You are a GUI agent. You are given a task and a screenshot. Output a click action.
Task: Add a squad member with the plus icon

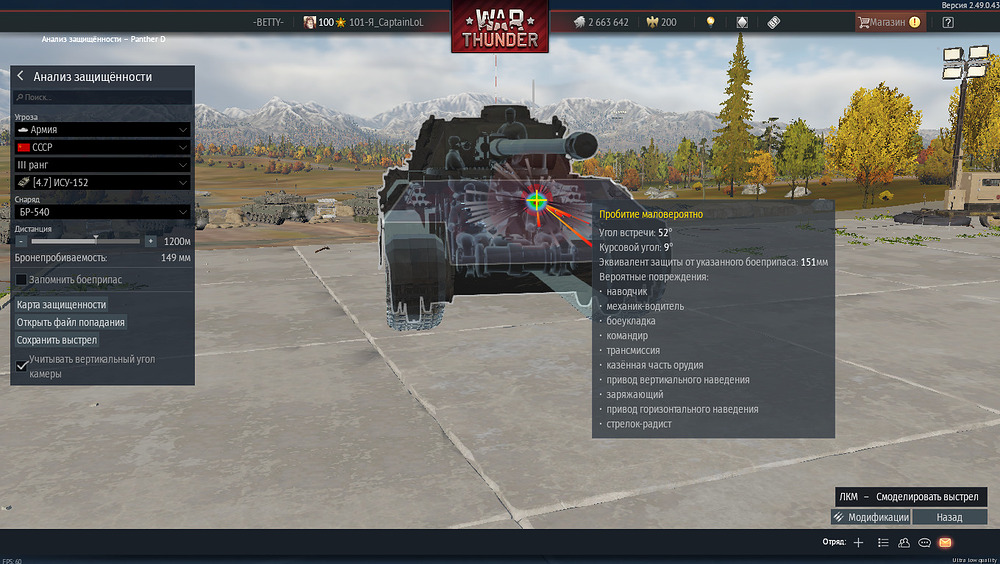click(858, 542)
